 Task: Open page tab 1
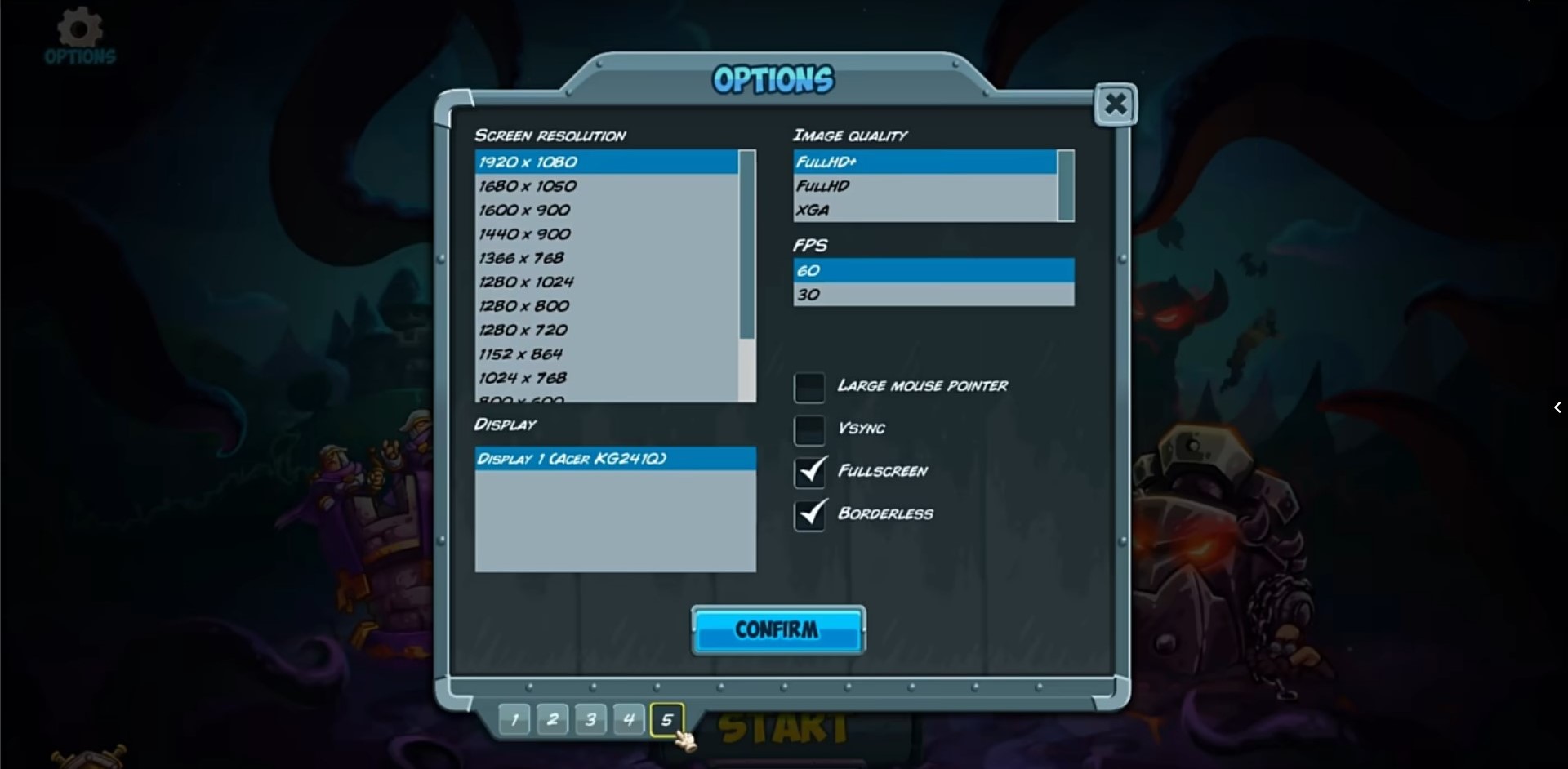coord(514,719)
